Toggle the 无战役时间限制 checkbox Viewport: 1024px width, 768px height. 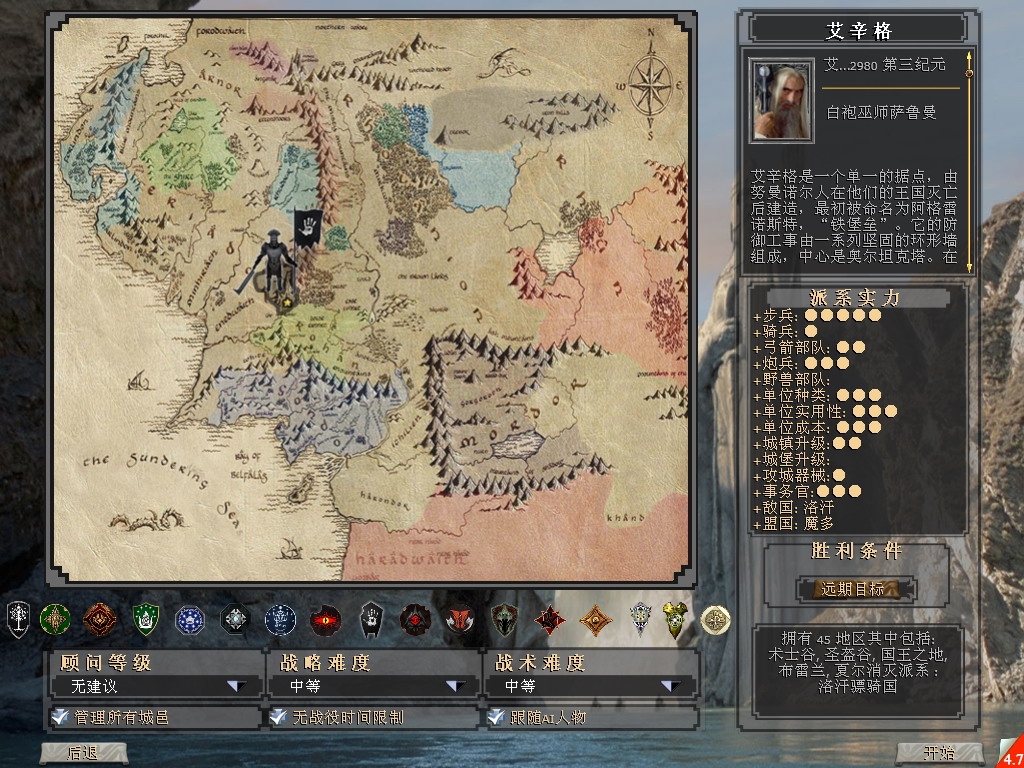[x=277, y=717]
